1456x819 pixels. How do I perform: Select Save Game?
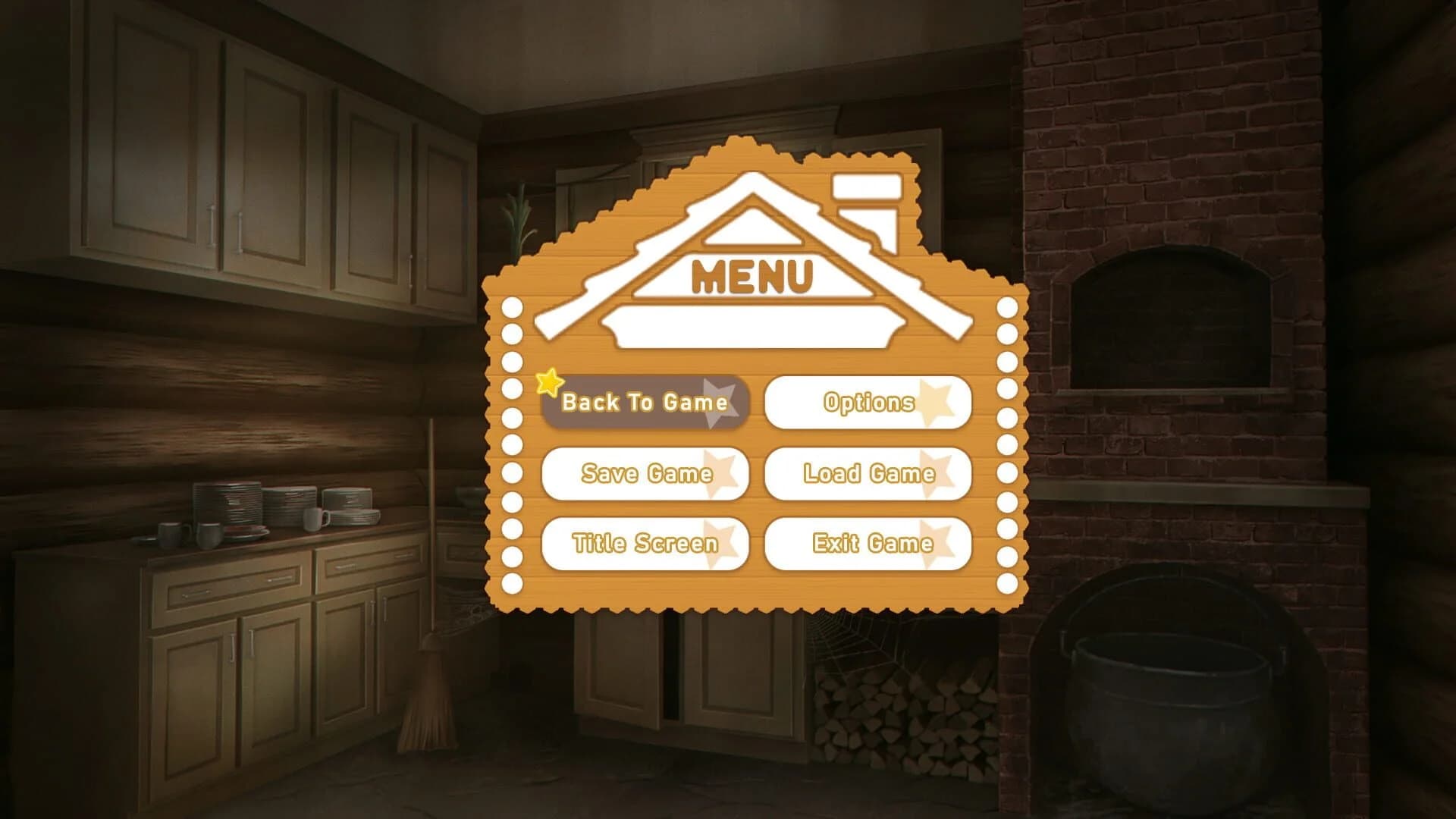(645, 474)
